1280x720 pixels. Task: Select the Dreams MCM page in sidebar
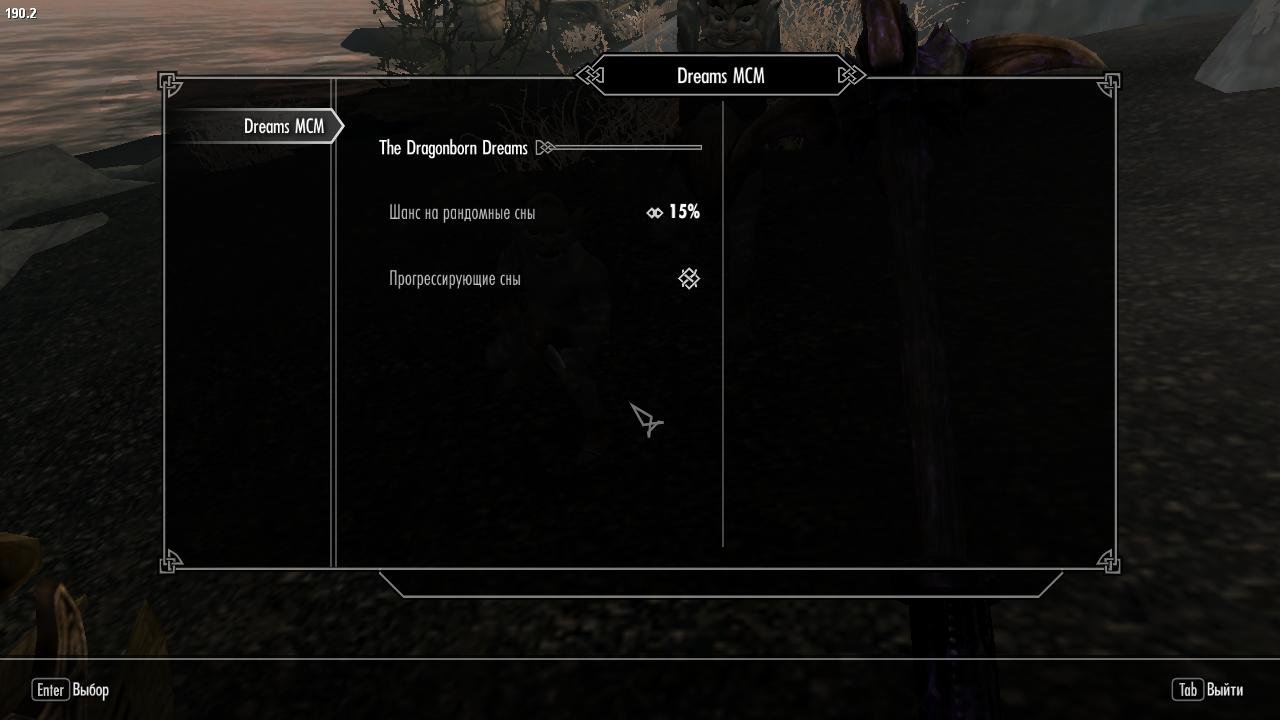coord(283,126)
